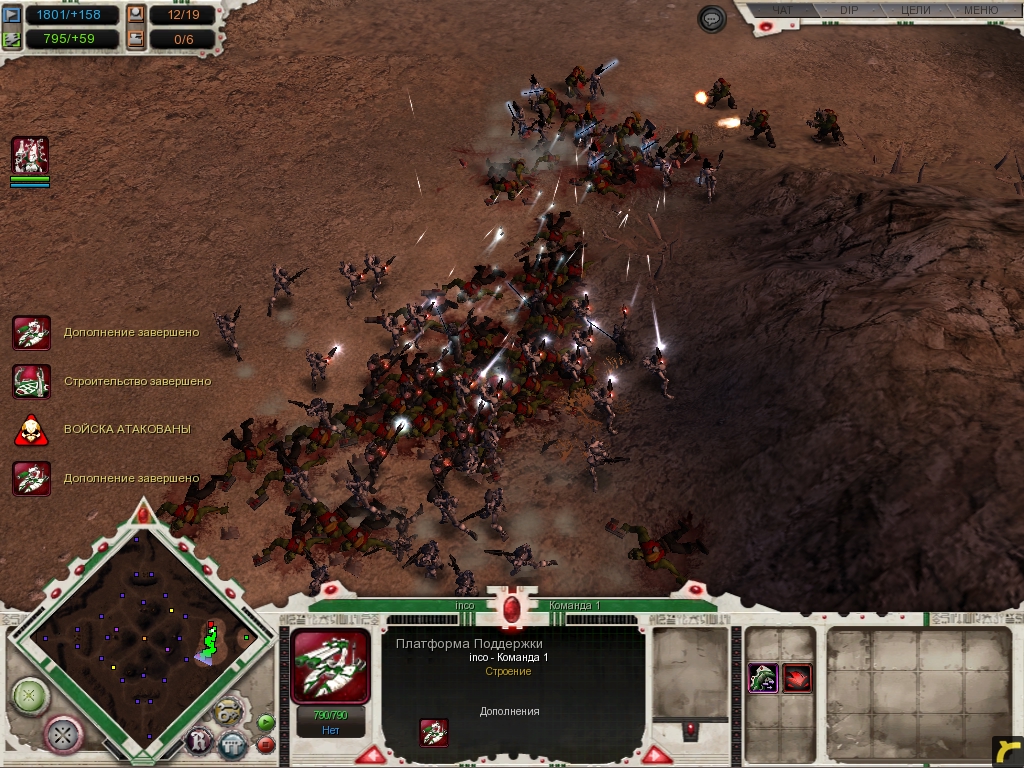Choose the platform addon icon under Дополнения
Image resolution: width=1024 pixels, height=768 pixels.
[x=434, y=733]
